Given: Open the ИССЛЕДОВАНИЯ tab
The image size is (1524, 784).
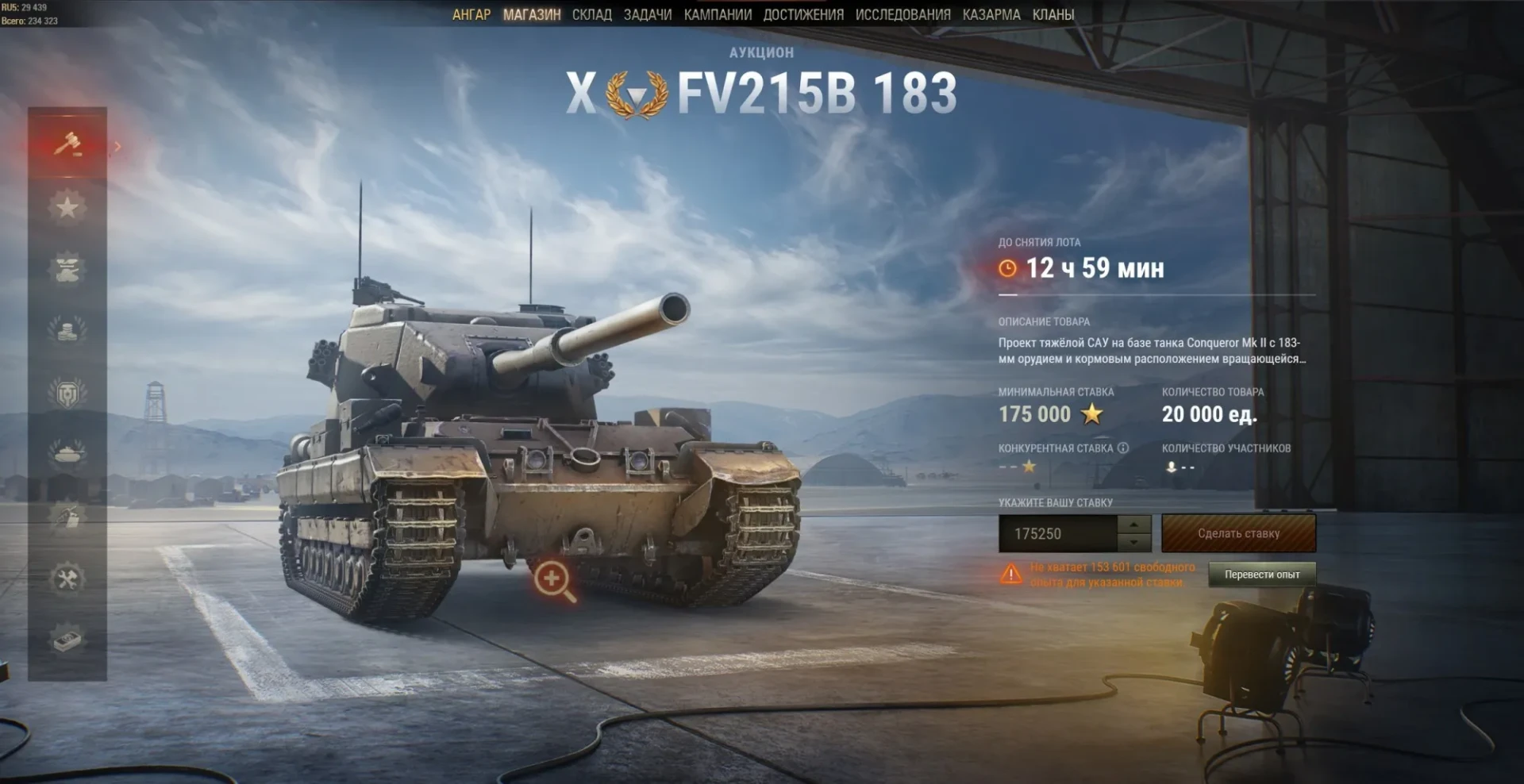Looking at the screenshot, I should [902, 14].
